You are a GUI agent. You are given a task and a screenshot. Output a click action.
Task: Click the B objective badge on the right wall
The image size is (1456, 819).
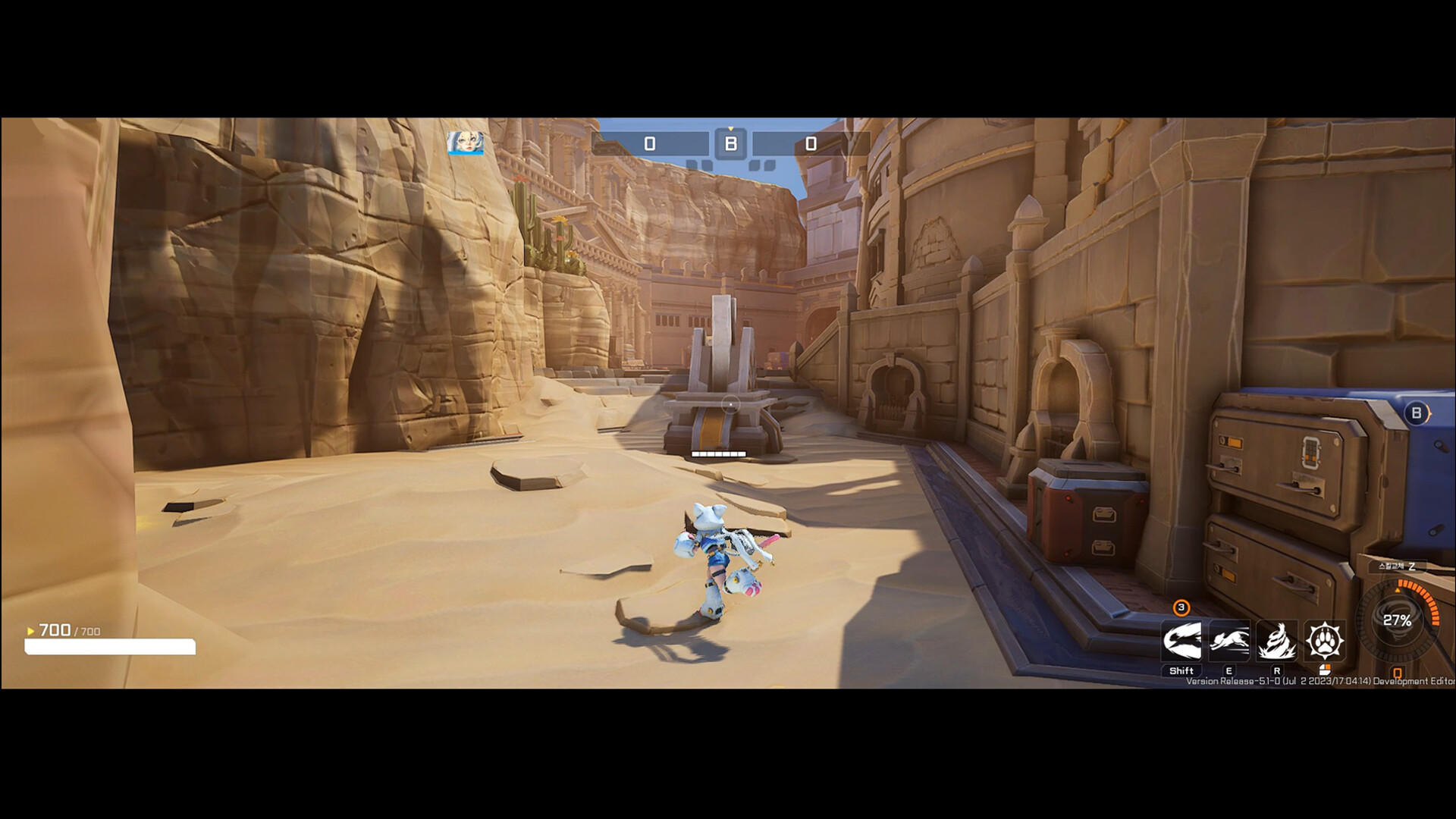coord(1415,412)
